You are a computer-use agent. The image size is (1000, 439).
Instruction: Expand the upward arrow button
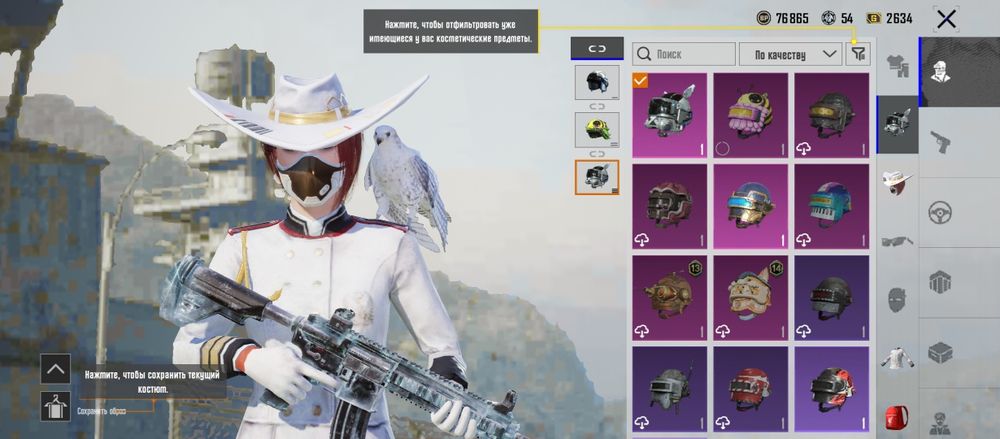click(55, 368)
